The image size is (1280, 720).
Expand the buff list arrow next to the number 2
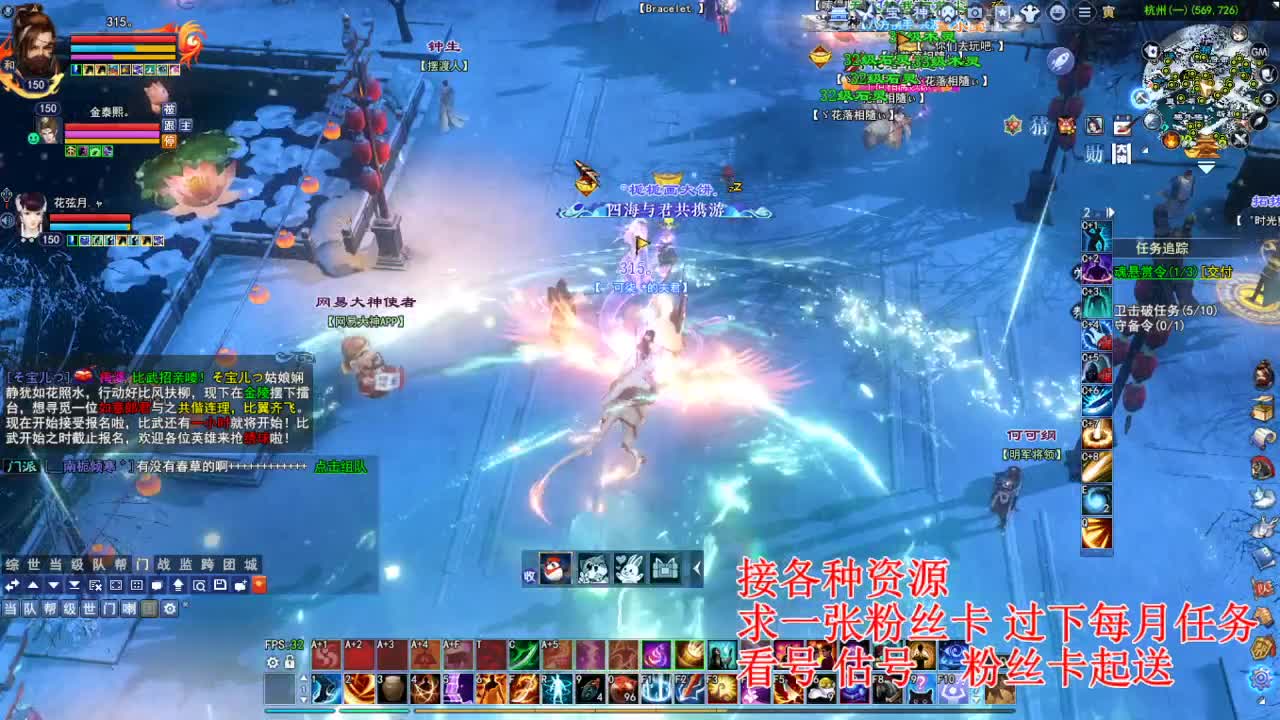(x=1110, y=212)
